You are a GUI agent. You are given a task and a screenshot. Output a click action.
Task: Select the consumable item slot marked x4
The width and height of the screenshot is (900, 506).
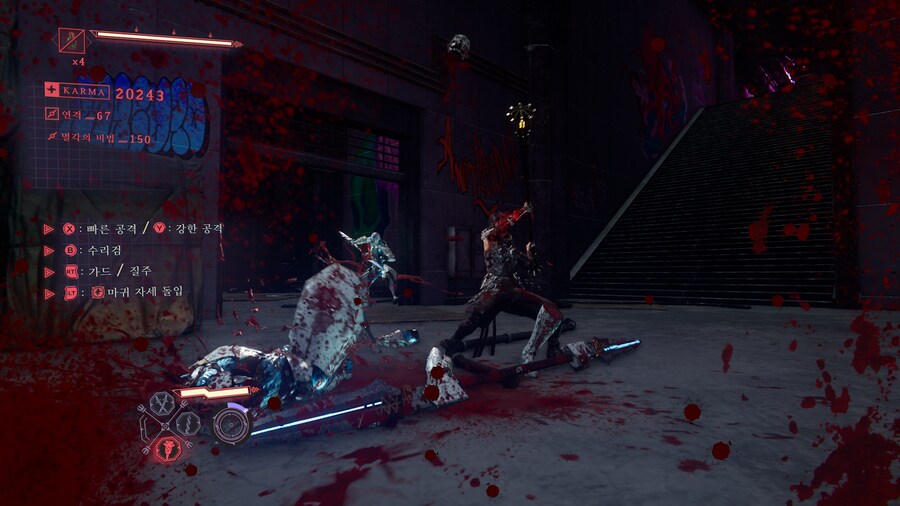[x=73, y=41]
